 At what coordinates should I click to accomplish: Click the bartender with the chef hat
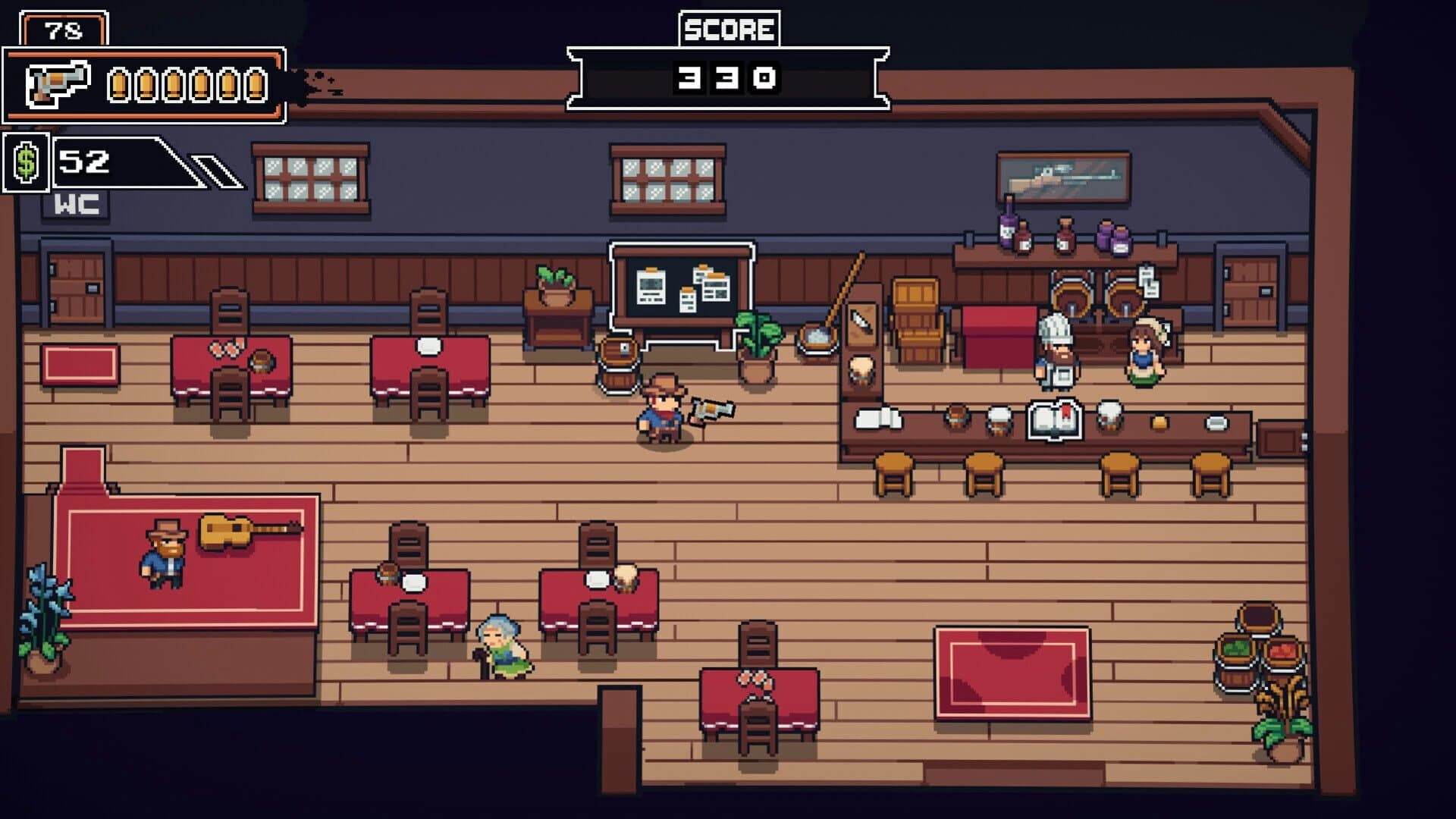[1056, 349]
